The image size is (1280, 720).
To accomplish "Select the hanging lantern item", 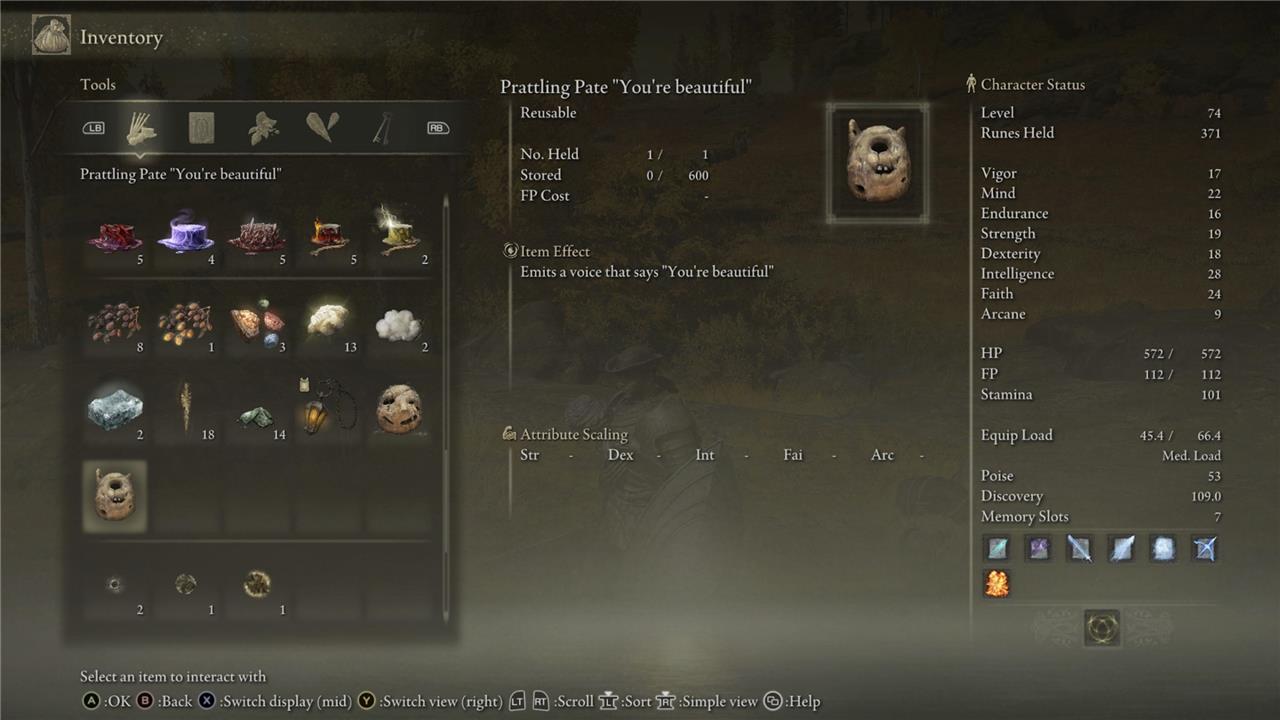I will [328, 410].
